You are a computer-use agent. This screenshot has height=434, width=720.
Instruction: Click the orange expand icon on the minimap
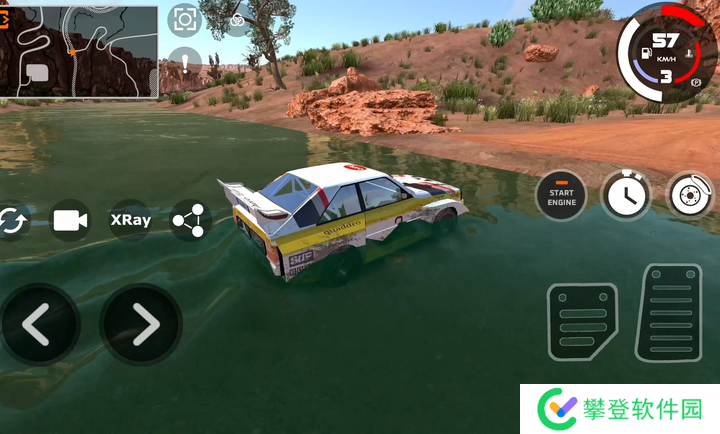tap(6, 13)
